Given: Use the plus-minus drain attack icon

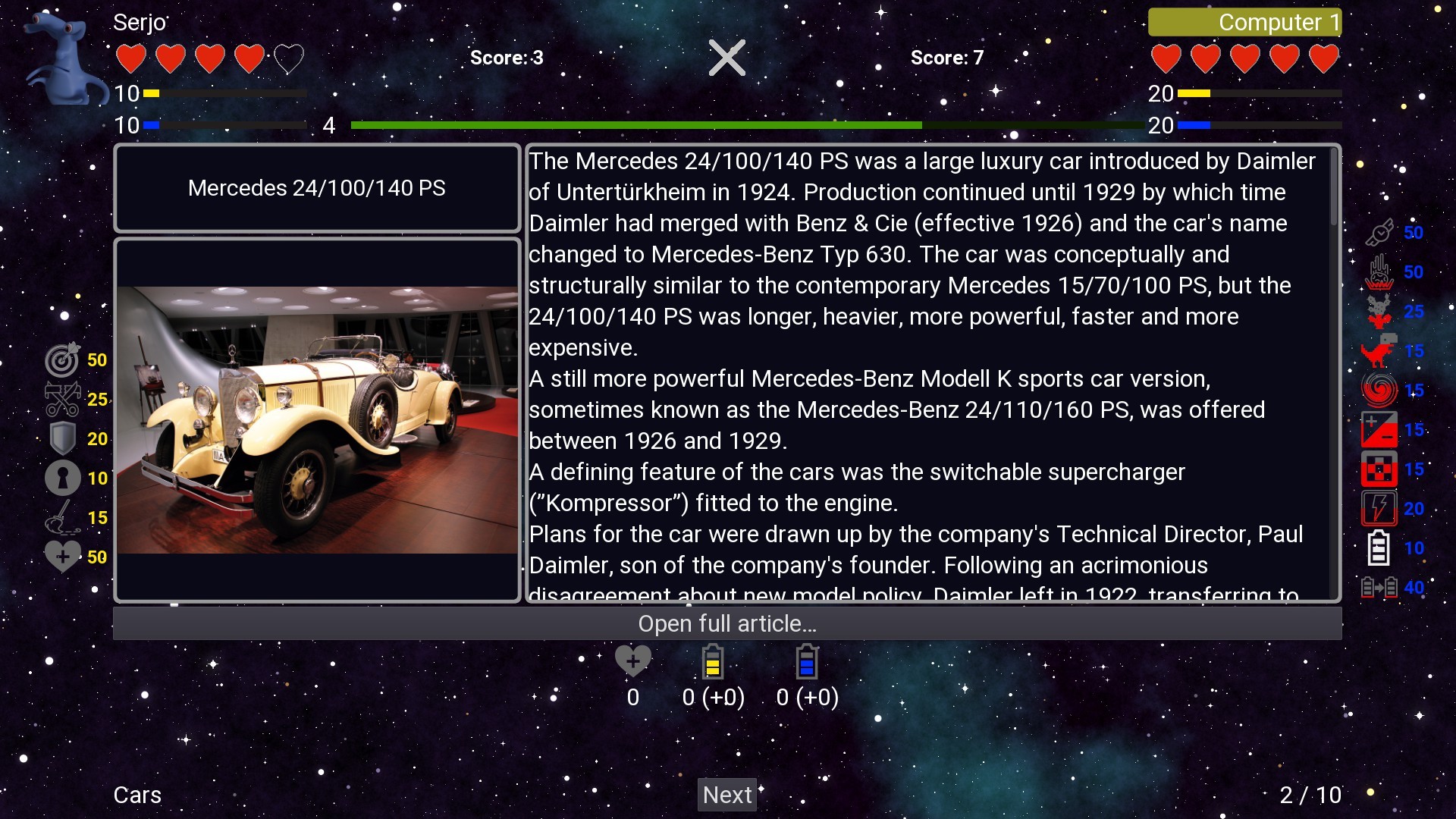Looking at the screenshot, I should (x=1379, y=429).
